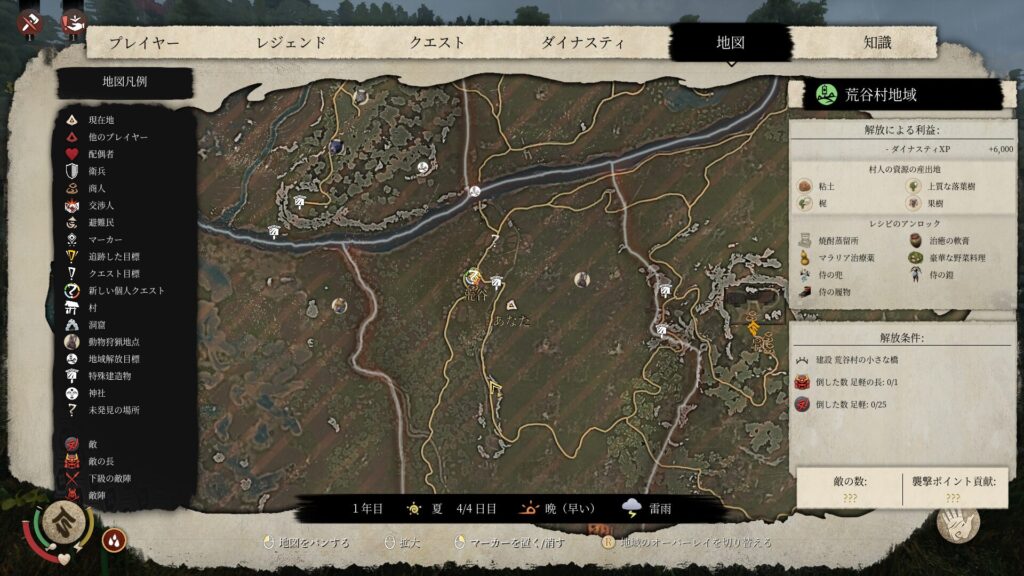This screenshot has height=576, width=1024.
Task: Open the レジェンド tab
Action: tap(291, 43)
